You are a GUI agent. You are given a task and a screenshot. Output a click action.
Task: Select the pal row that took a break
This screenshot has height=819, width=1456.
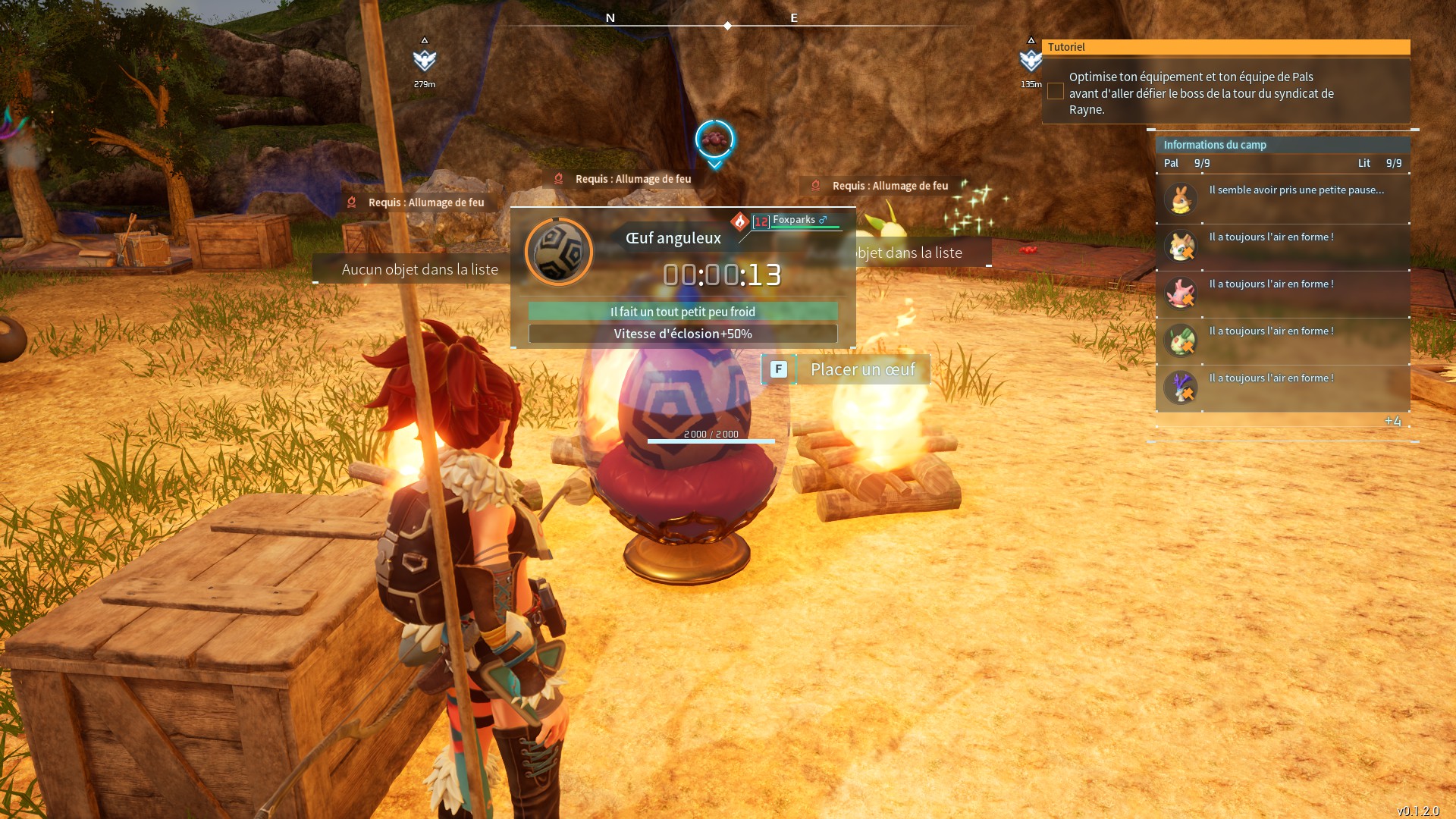(x=1283, y=199)
